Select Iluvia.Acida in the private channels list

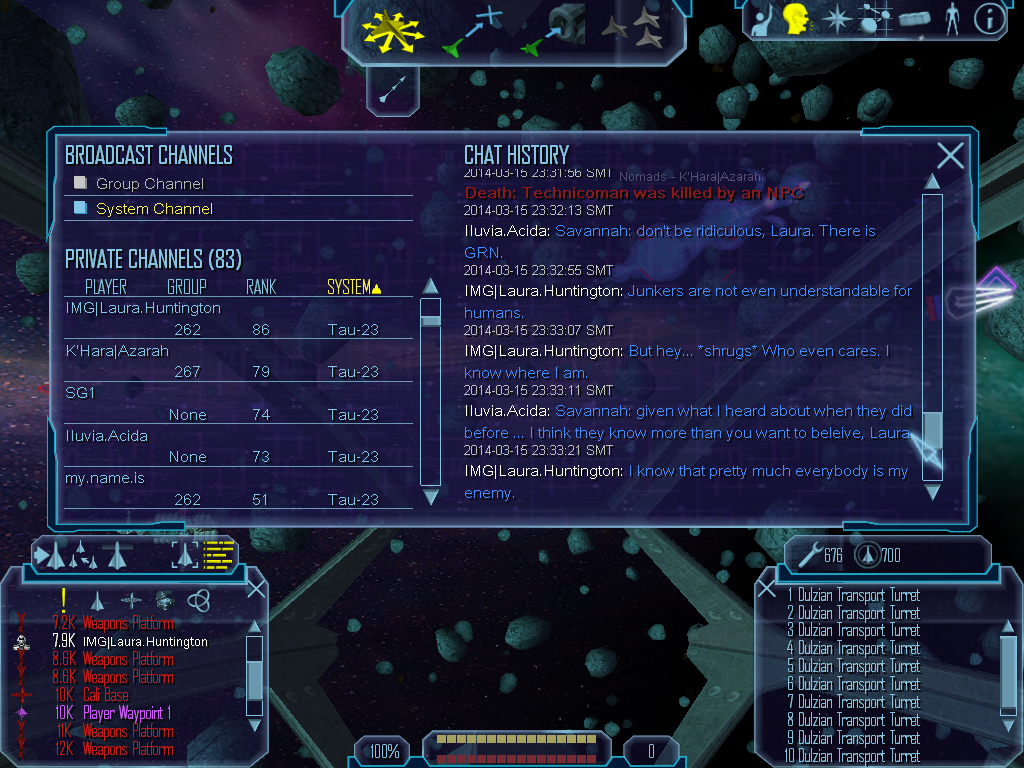pyautogui.click(x=106, y=436)
